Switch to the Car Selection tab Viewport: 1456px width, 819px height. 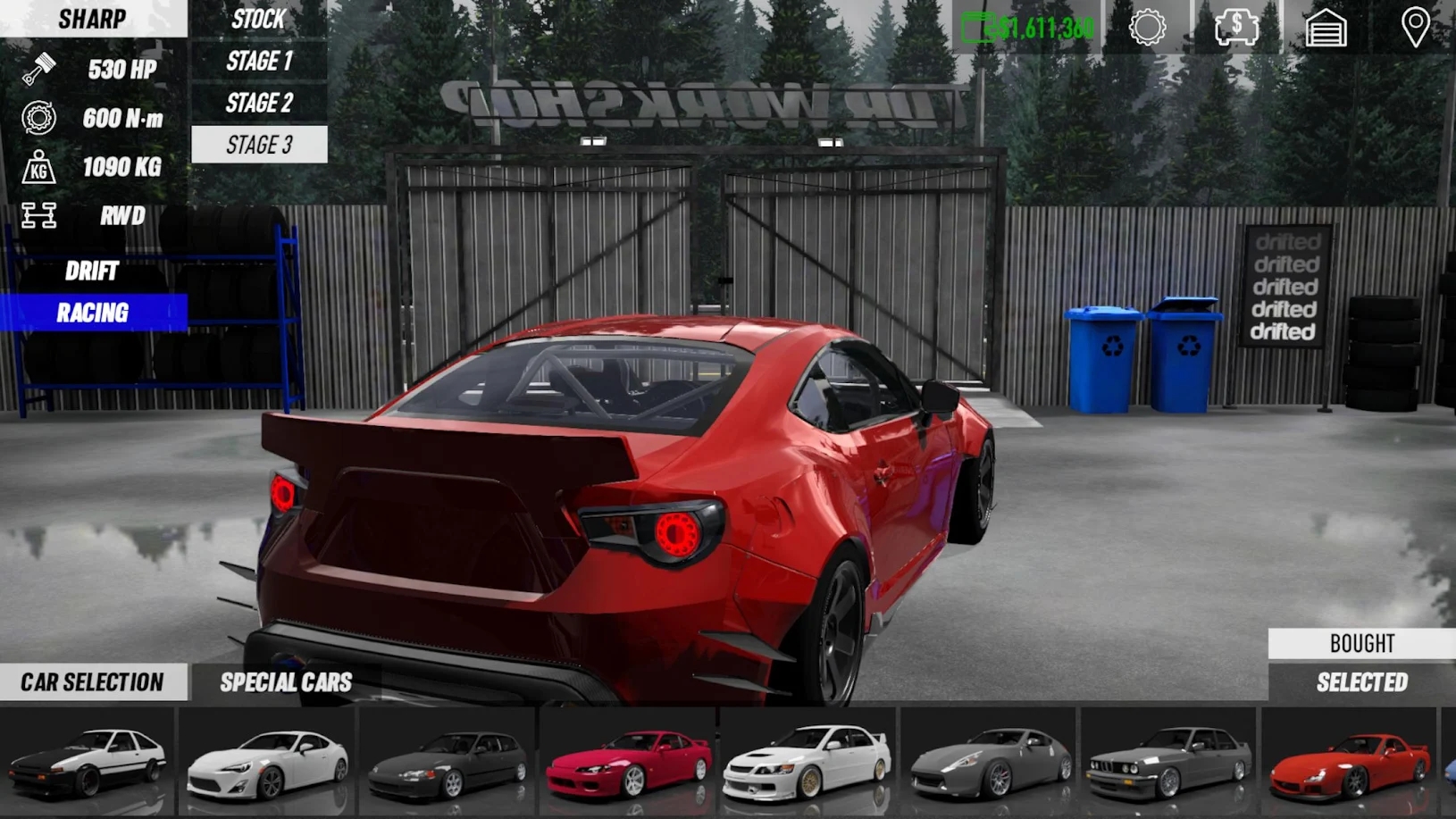pos(93,682)
